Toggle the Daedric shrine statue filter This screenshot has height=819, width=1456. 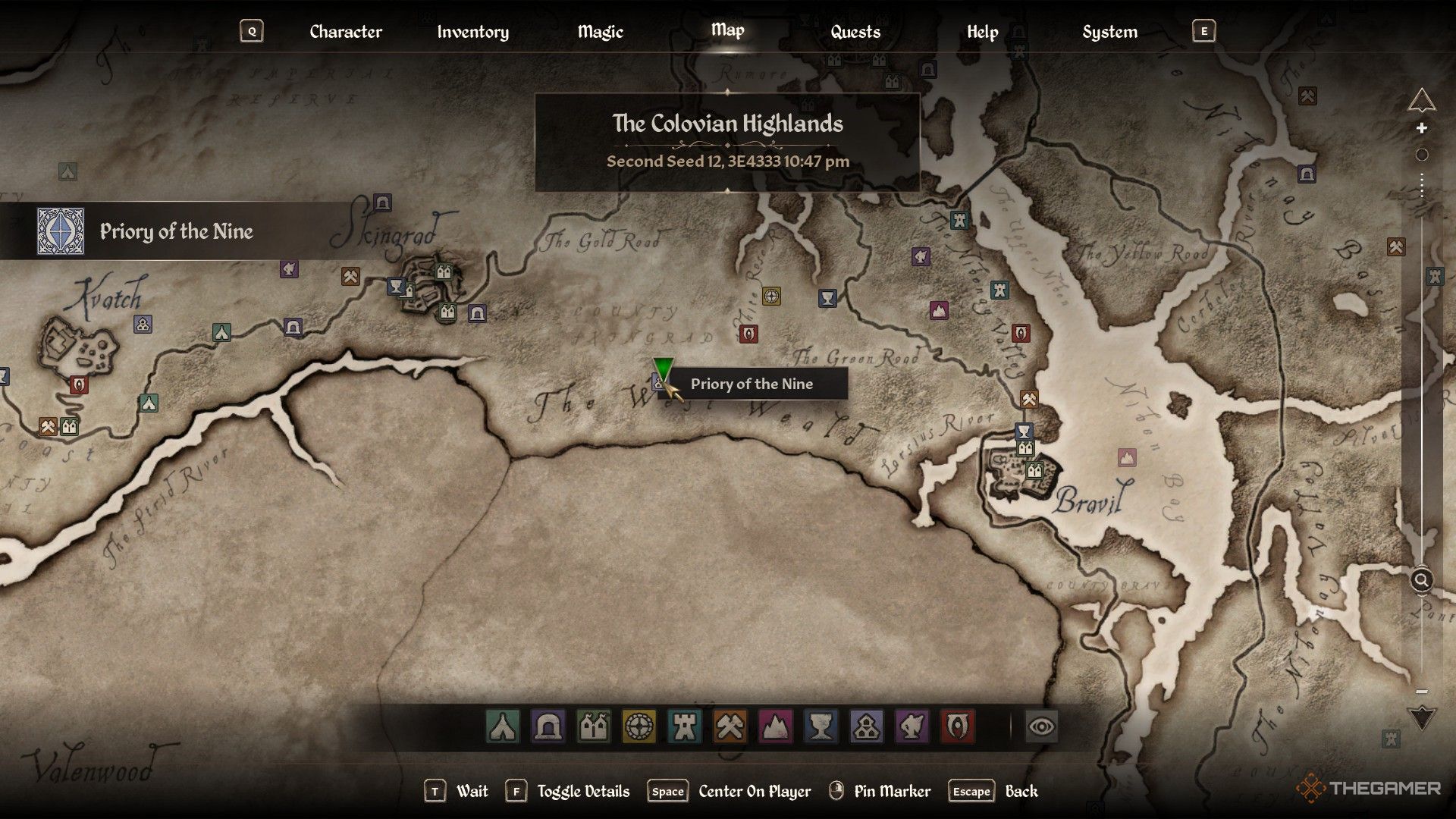(x=912, y=726)
